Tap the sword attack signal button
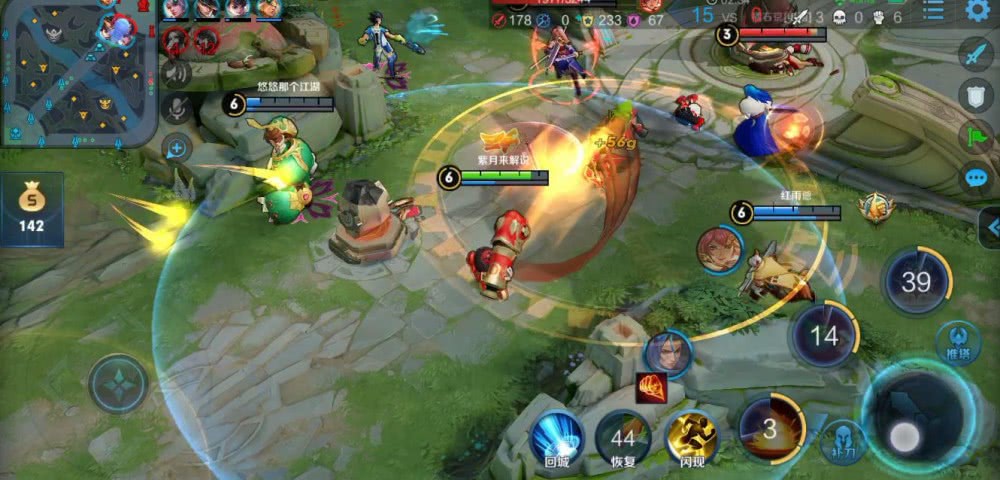Screen dimensions: 1000x480 point(975,53)
